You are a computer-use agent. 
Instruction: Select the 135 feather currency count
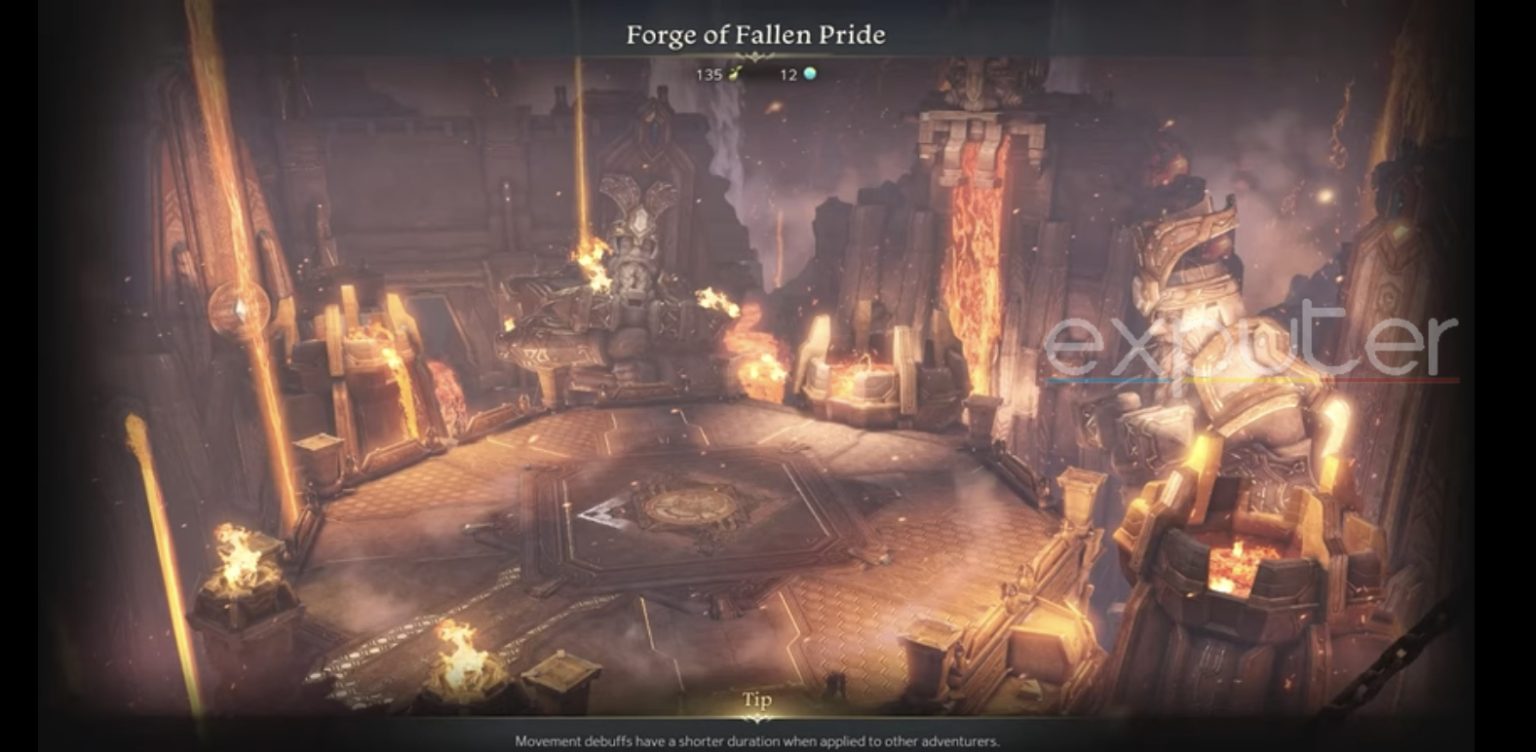tap(710, 74)
